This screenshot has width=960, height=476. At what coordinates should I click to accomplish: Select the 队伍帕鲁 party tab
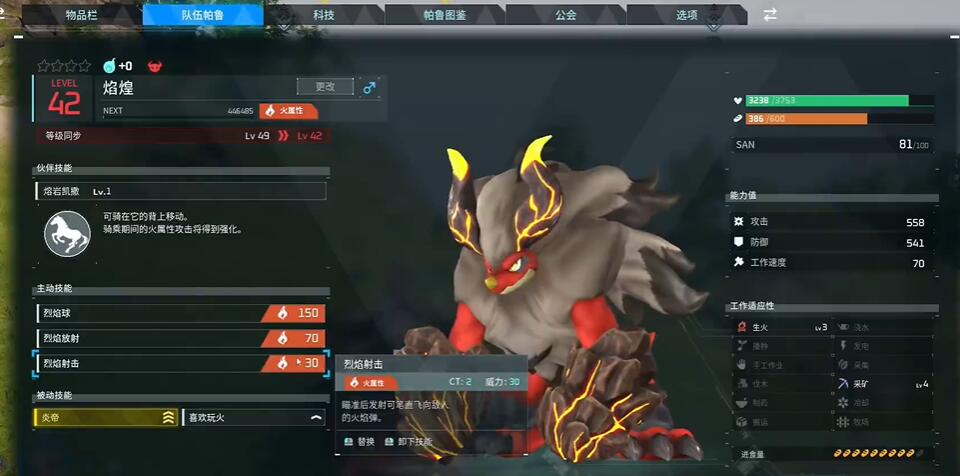point(203,15)
